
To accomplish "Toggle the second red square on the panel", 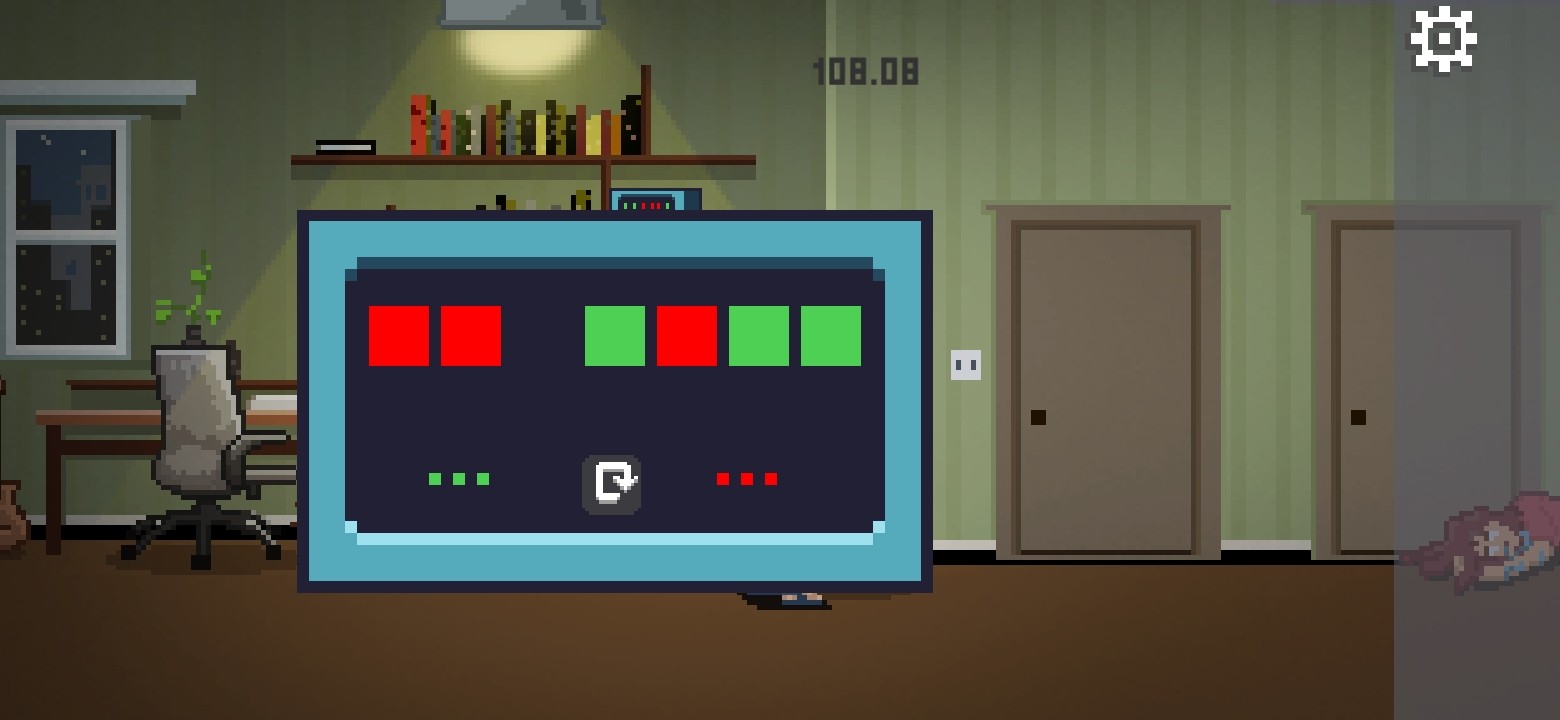I will [469, 335].
